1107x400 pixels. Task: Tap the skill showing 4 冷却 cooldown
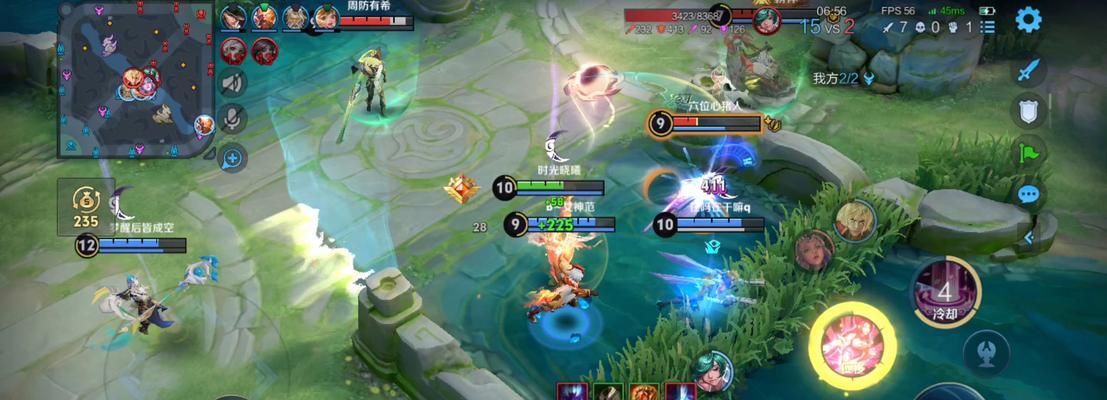pyautogui.click(x=946, y=292)
